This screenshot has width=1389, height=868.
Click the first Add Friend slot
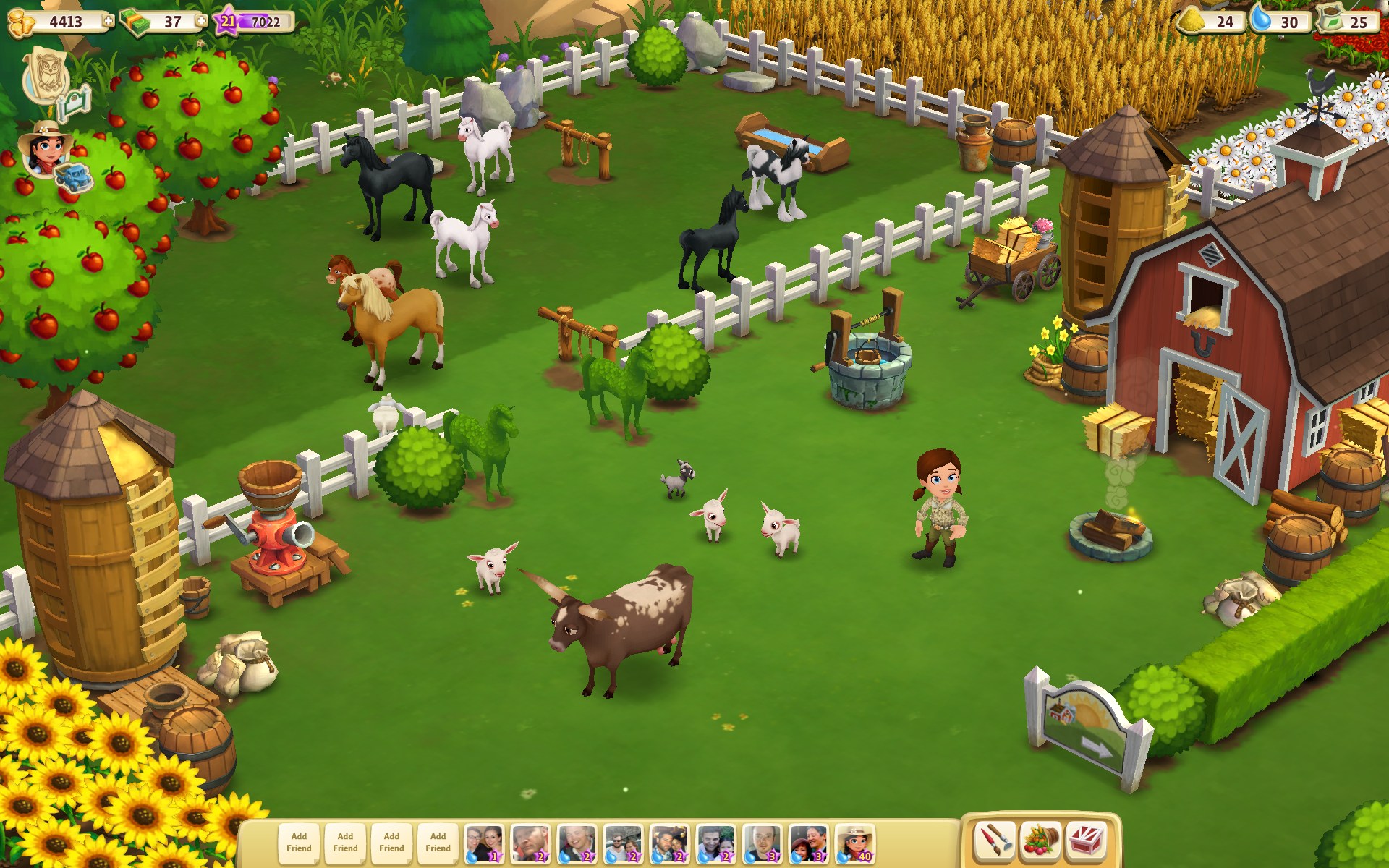(x=298, y=841)
